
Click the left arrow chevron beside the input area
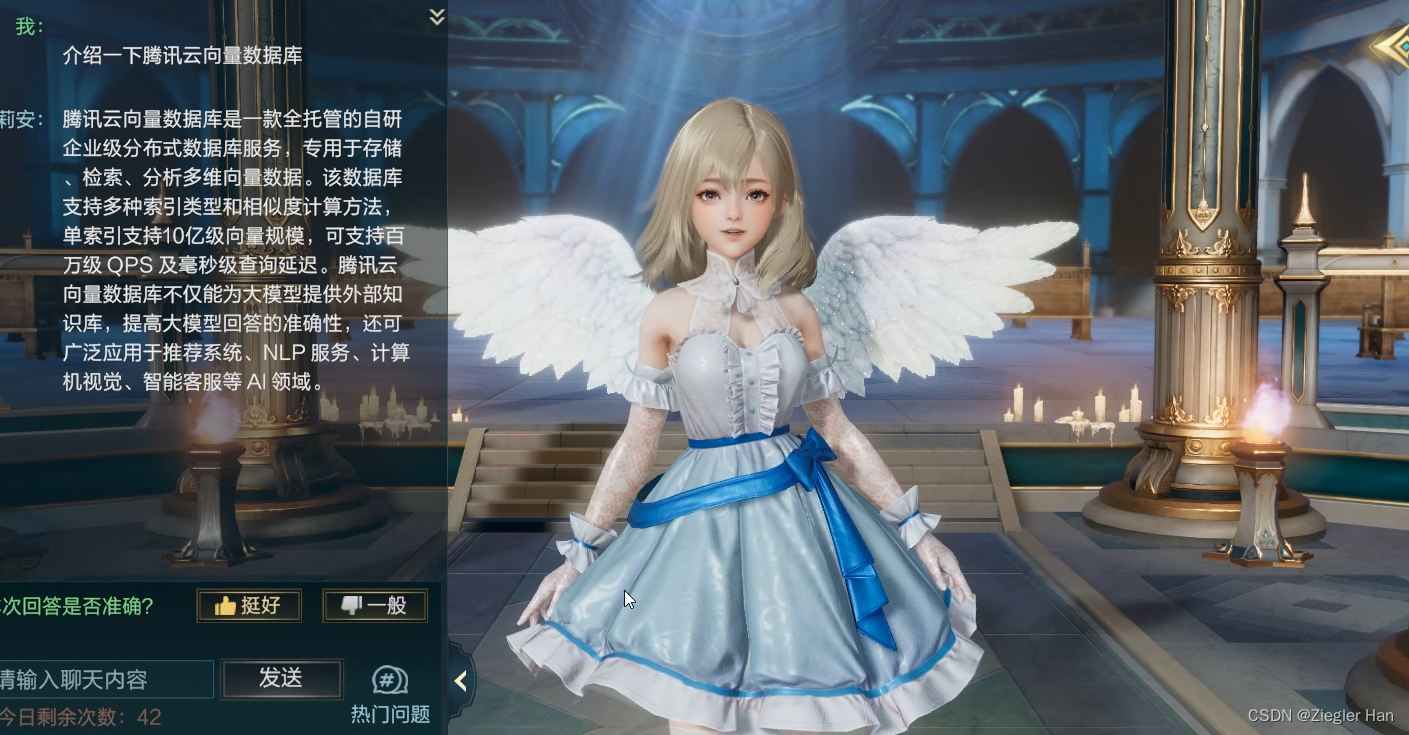click(461, 681)
